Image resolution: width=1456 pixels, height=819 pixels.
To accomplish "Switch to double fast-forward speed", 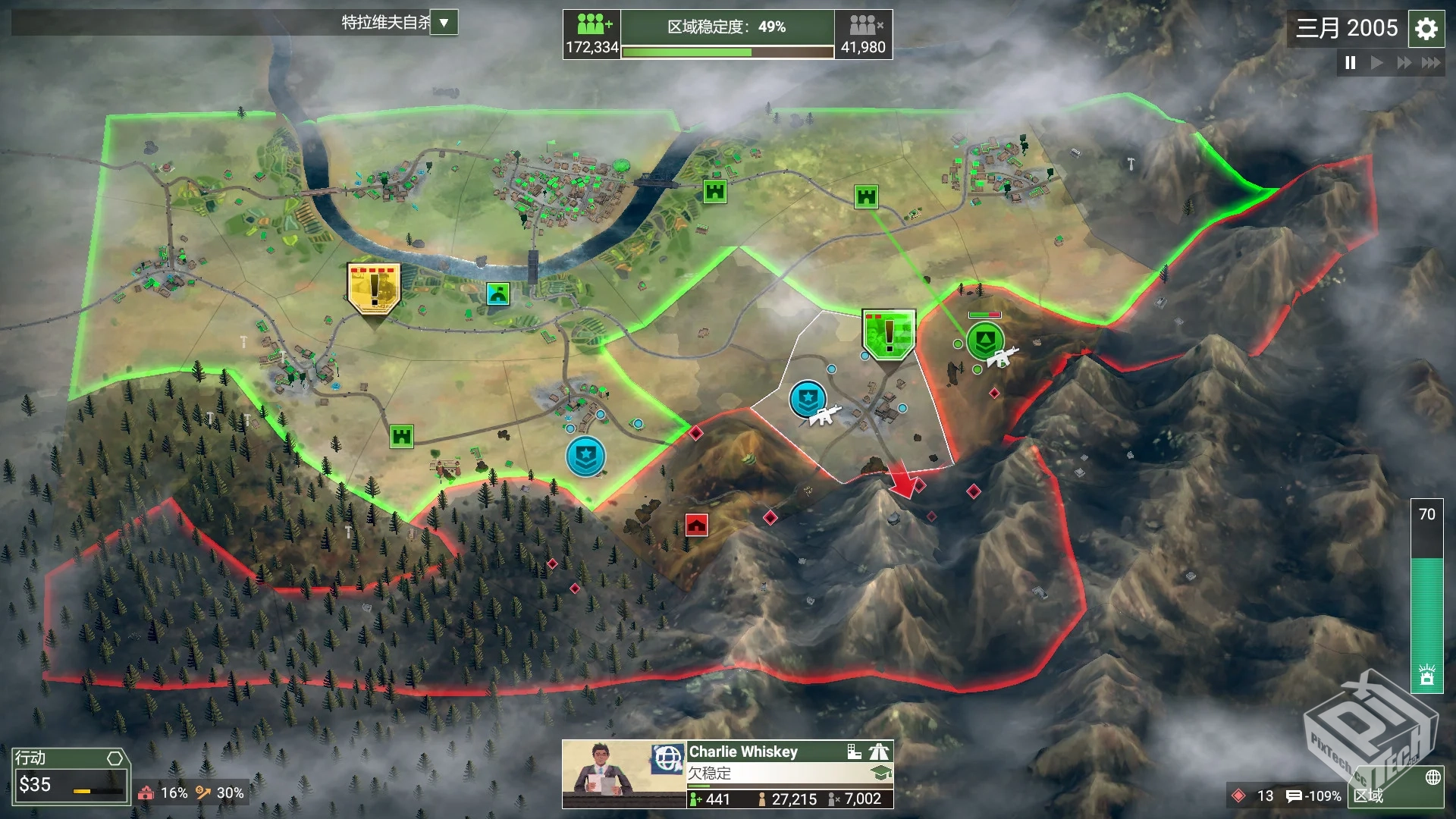I will (x=1404, y=63).
